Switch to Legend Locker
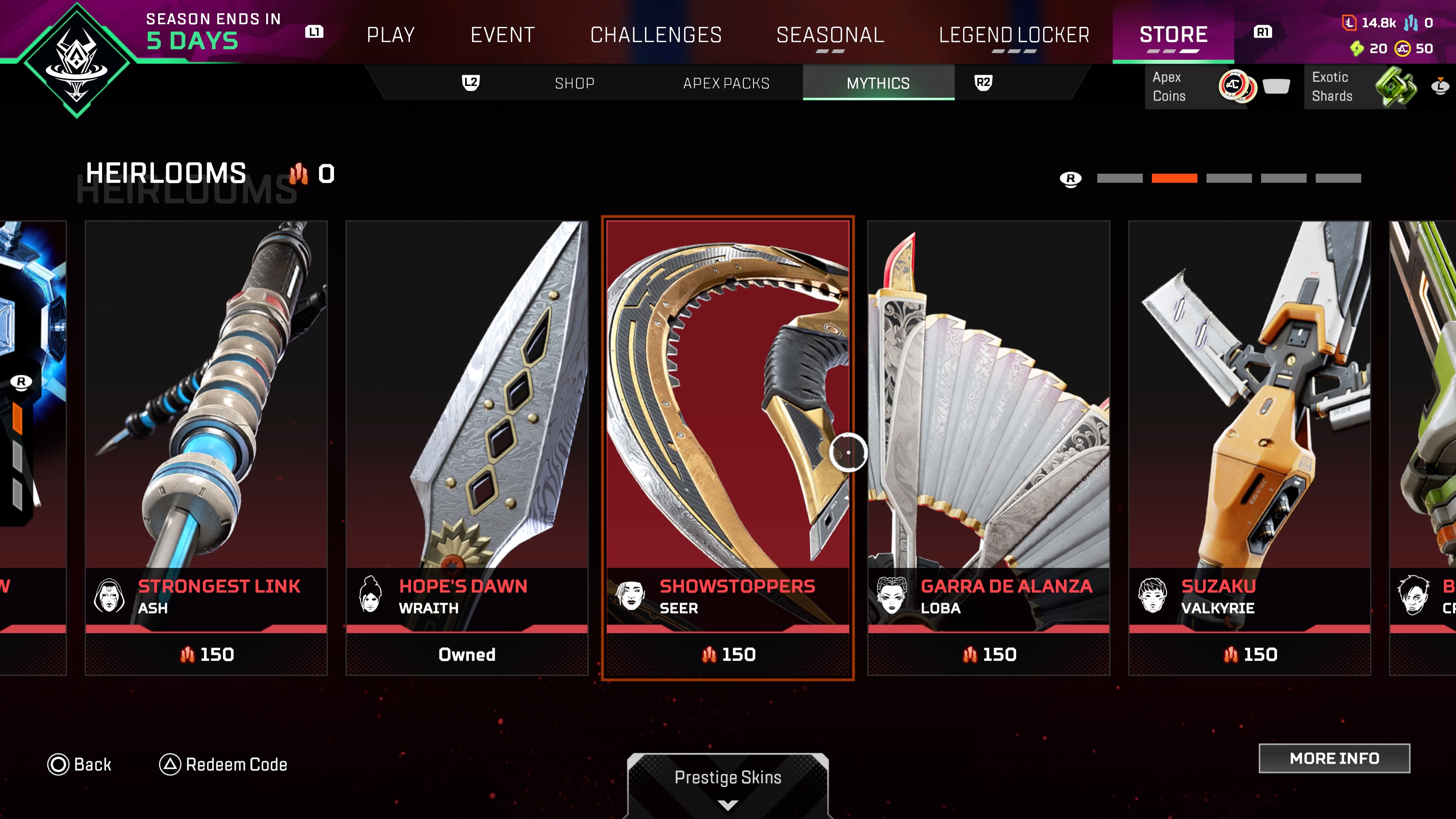Viewport: 1456px width, 819px height. click(x=1014, y=35)
